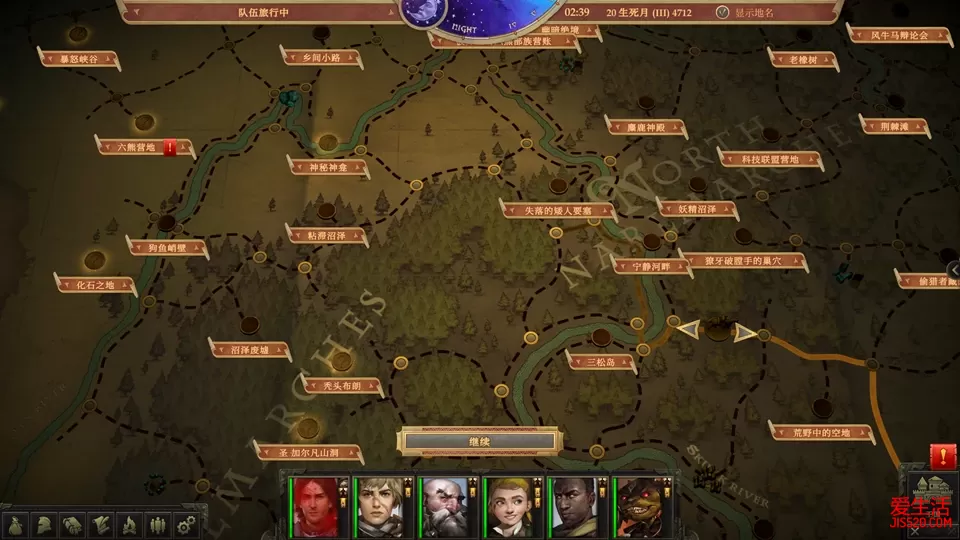The width and height of the screenshot is (960, 540).
Task: Select the smiling halfling girl portrait
Action: (x=506, y=508)
